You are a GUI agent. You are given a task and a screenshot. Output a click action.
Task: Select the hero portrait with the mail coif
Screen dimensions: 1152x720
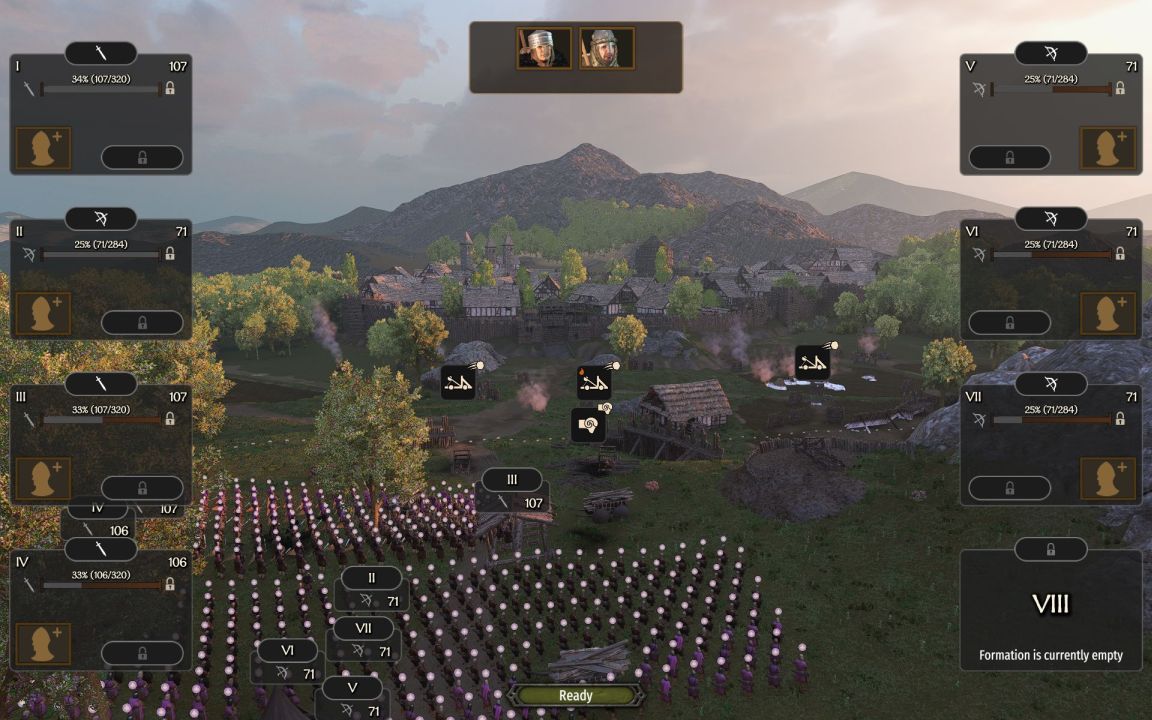point(606,48)
